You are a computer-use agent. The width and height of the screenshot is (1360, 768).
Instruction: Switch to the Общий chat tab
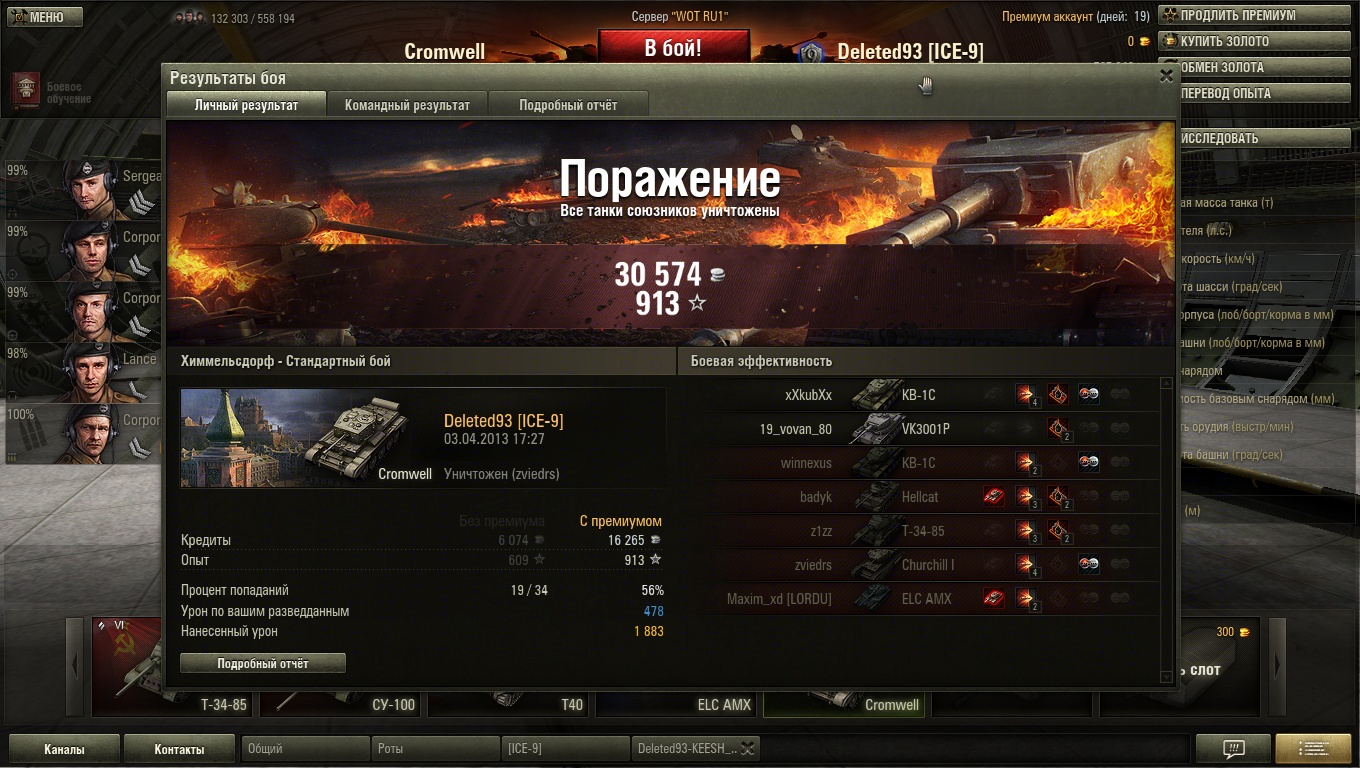(x=305, y=749)
